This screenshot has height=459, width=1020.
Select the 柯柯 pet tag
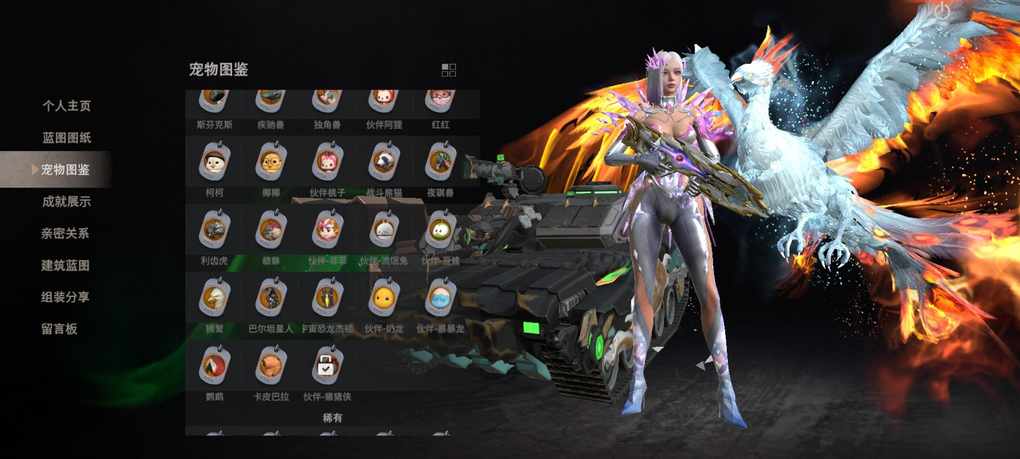coord(214,161)
